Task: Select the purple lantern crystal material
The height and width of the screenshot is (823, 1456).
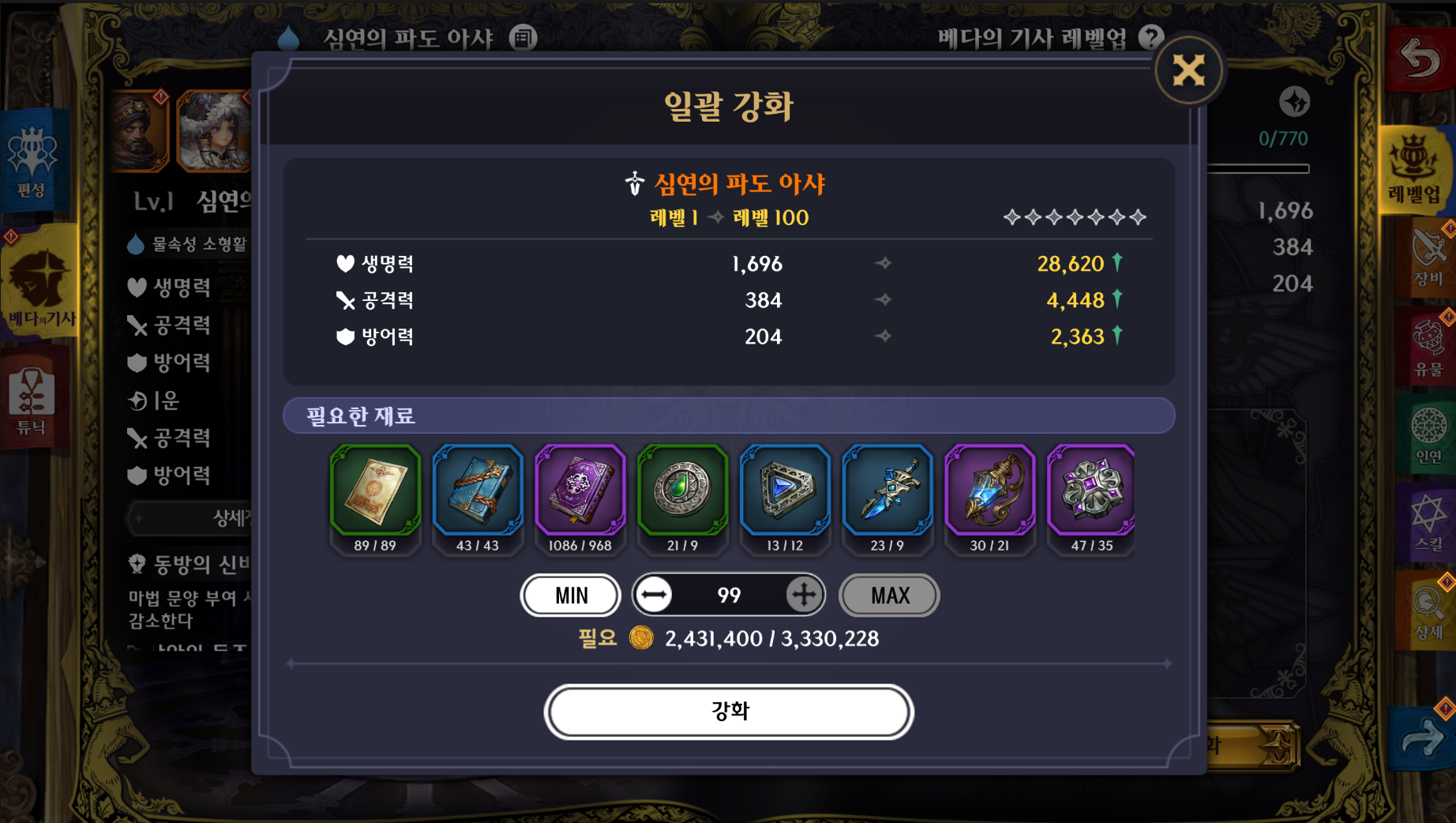Action: tap(989, 491)
